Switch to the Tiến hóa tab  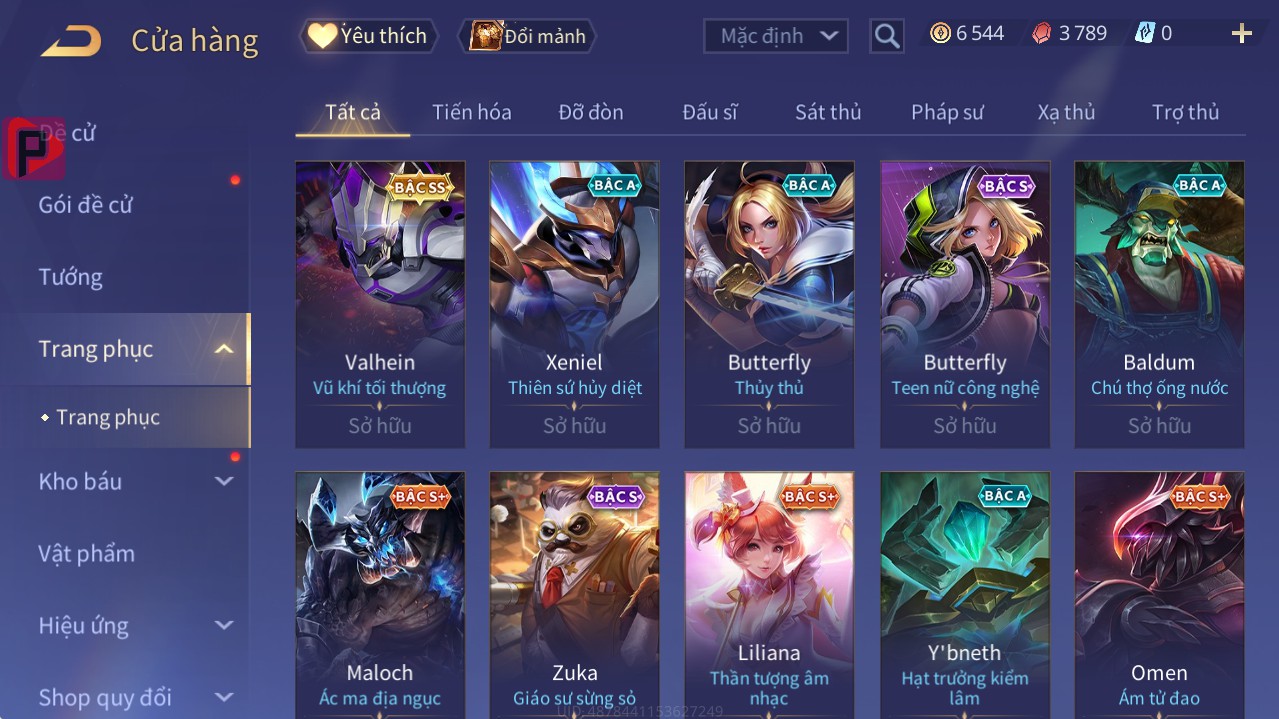coord(471,112)
